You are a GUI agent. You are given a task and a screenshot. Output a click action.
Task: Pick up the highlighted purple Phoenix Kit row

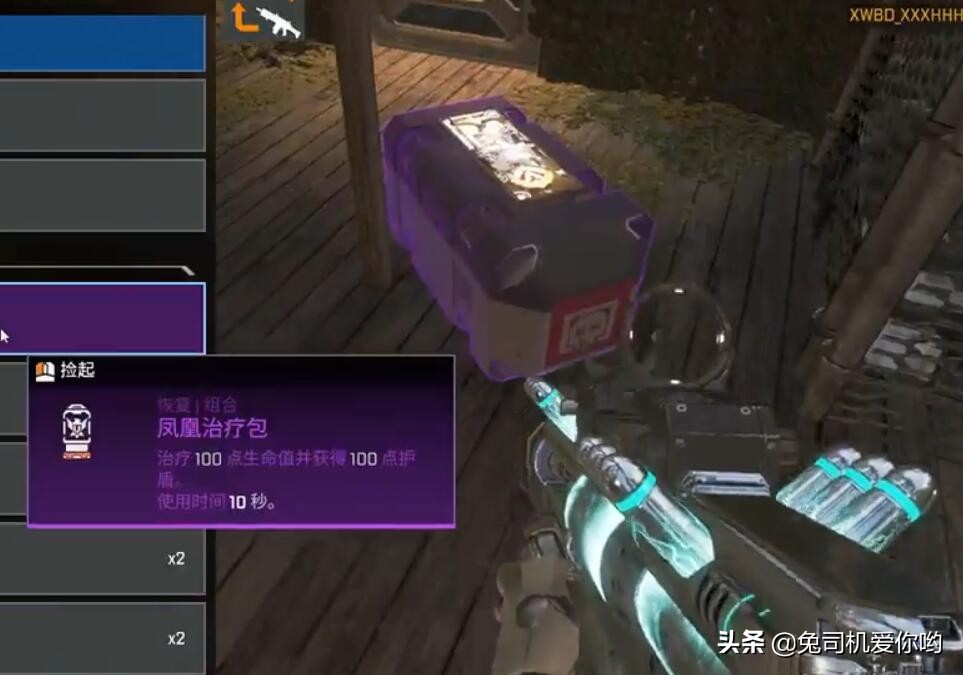point(100,317)
